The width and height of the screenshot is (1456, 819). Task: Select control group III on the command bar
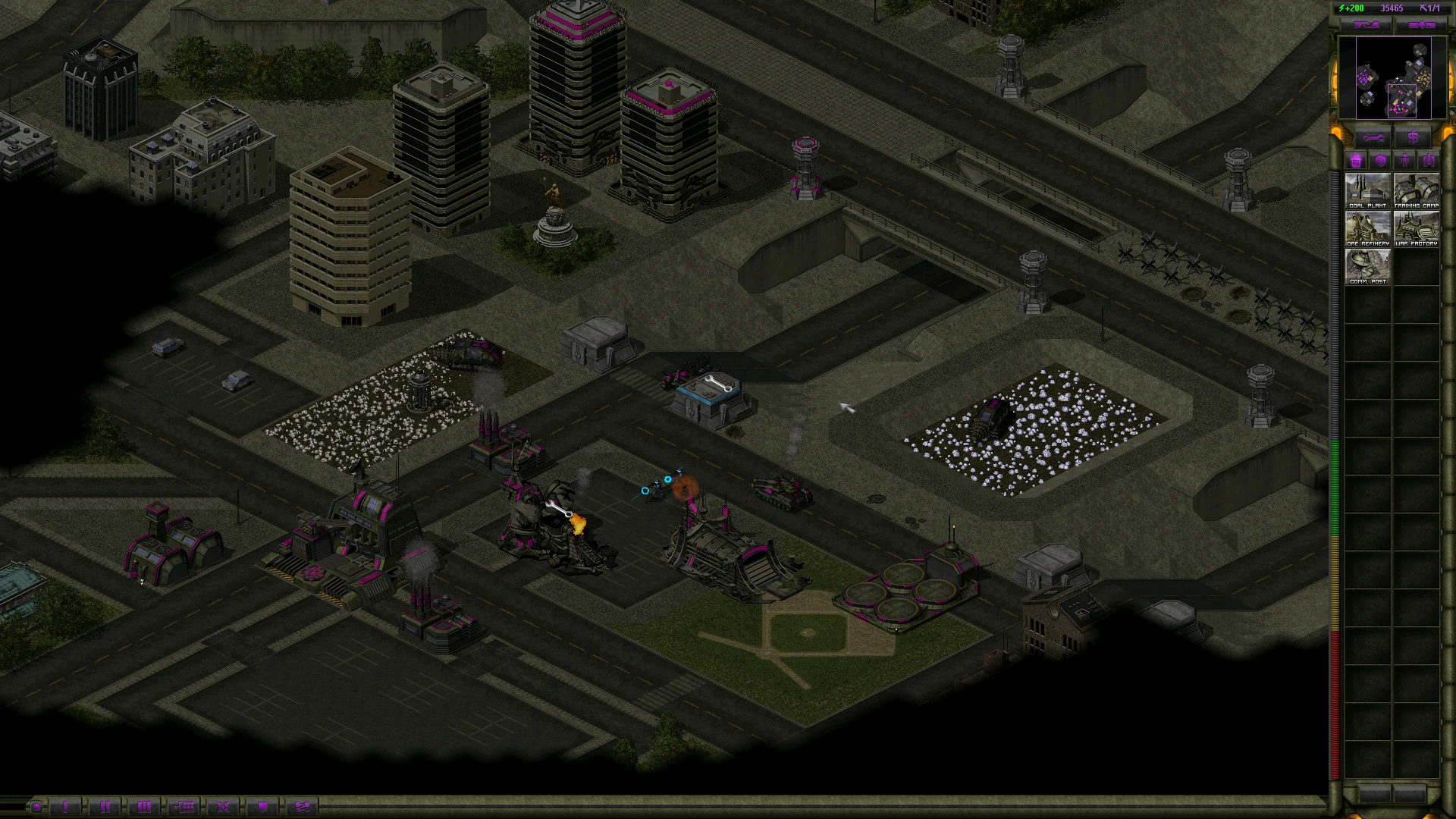pyautogui.click(x=144, y=807)
